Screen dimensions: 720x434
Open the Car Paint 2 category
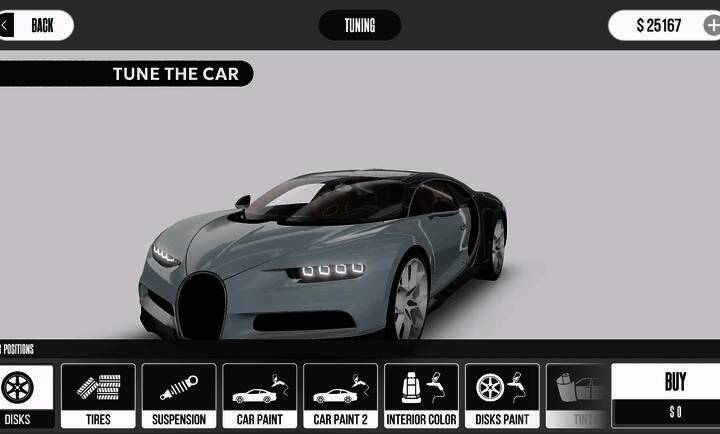[x=341, y=396]
